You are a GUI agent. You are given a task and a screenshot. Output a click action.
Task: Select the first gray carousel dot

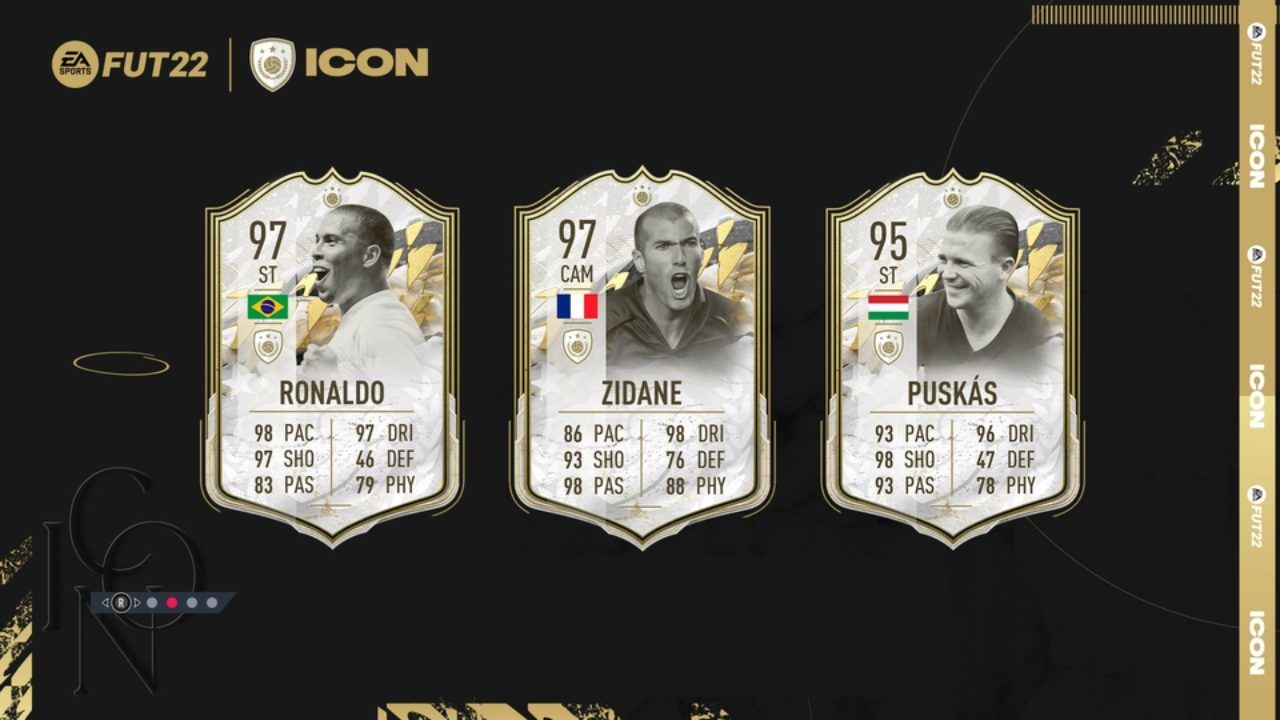coord(152,602)
